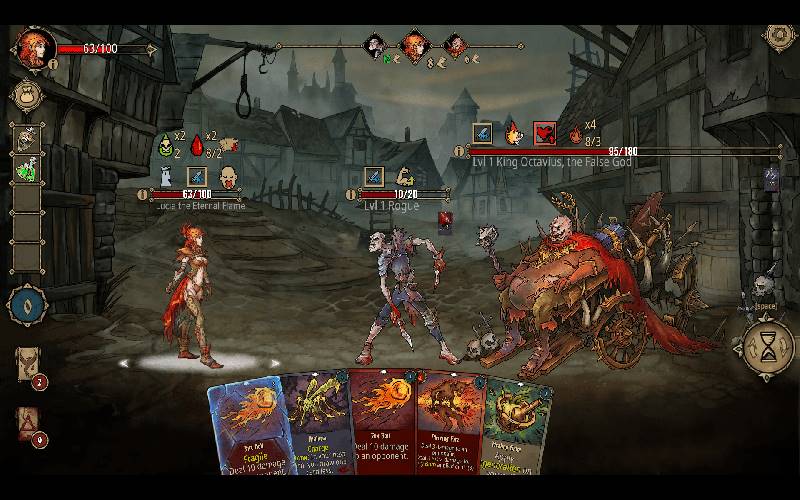Click King Octavius's info icon
800x500 pixels.
459,151
